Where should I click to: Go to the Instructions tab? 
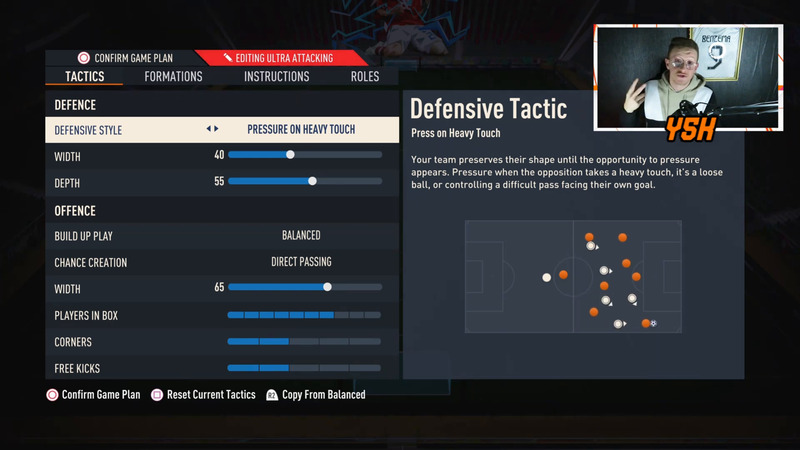276,77
